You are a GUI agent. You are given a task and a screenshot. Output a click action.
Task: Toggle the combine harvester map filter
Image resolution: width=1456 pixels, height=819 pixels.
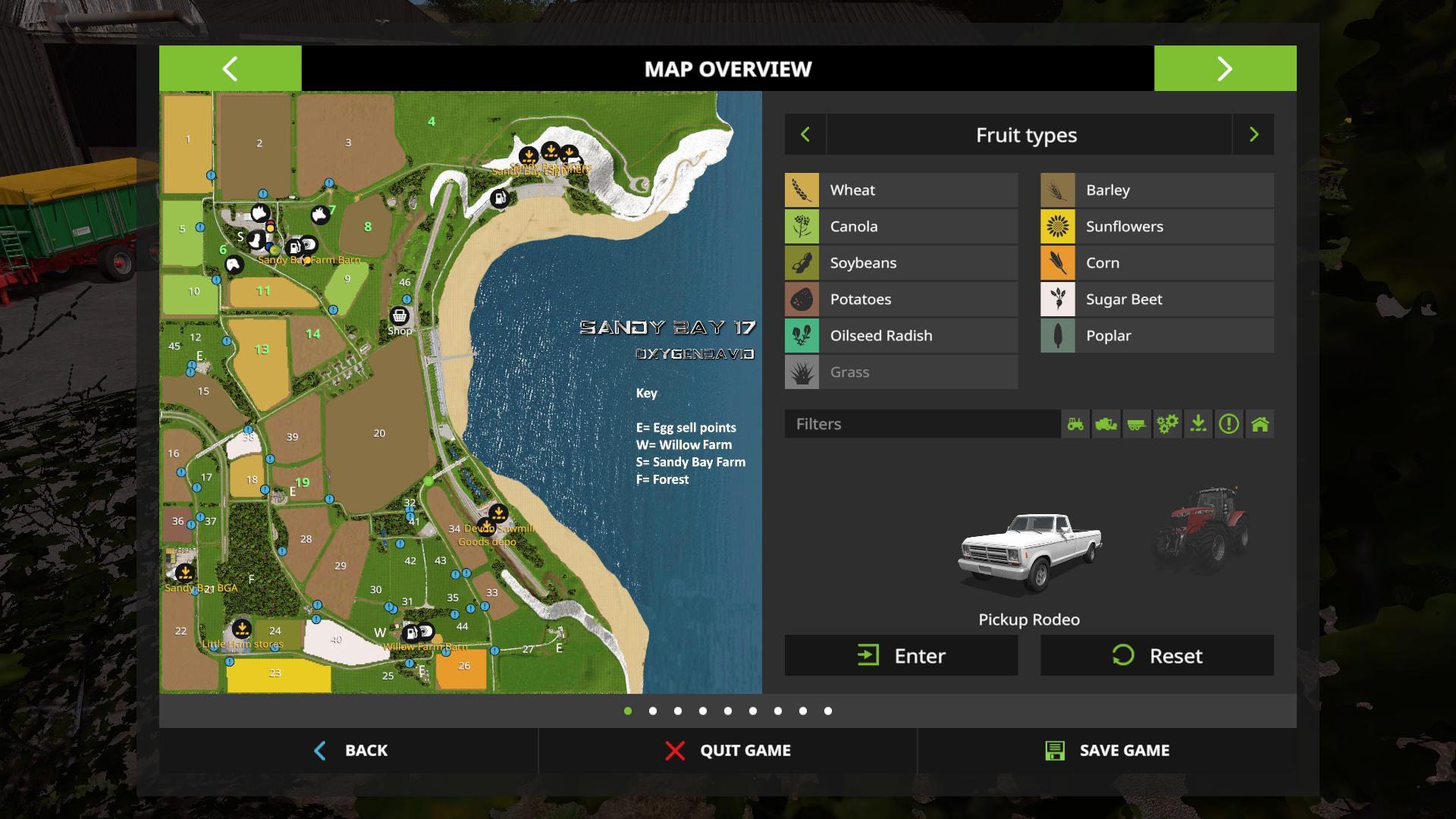[1106, 424]
